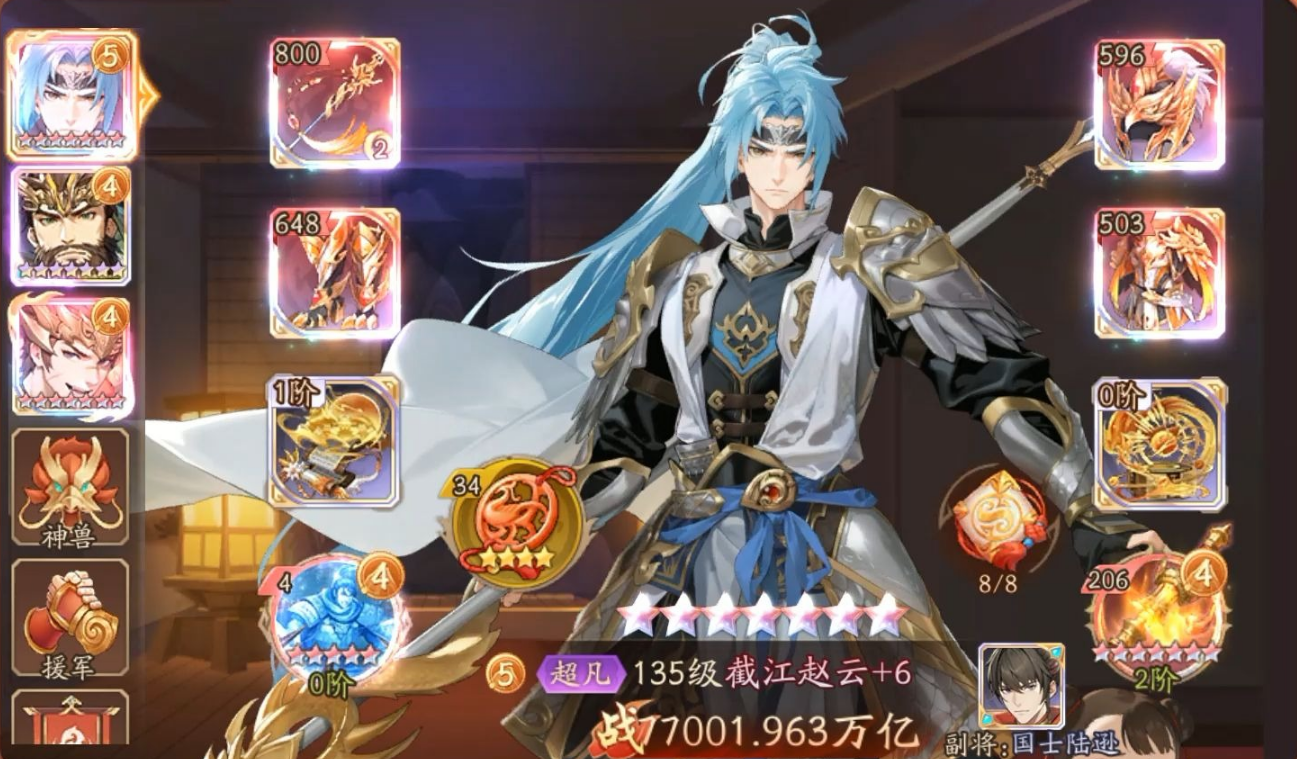Open the helmet equipment slot labeled 596
Viewport: 1297px width, 759px height.
coord(1158,100)
